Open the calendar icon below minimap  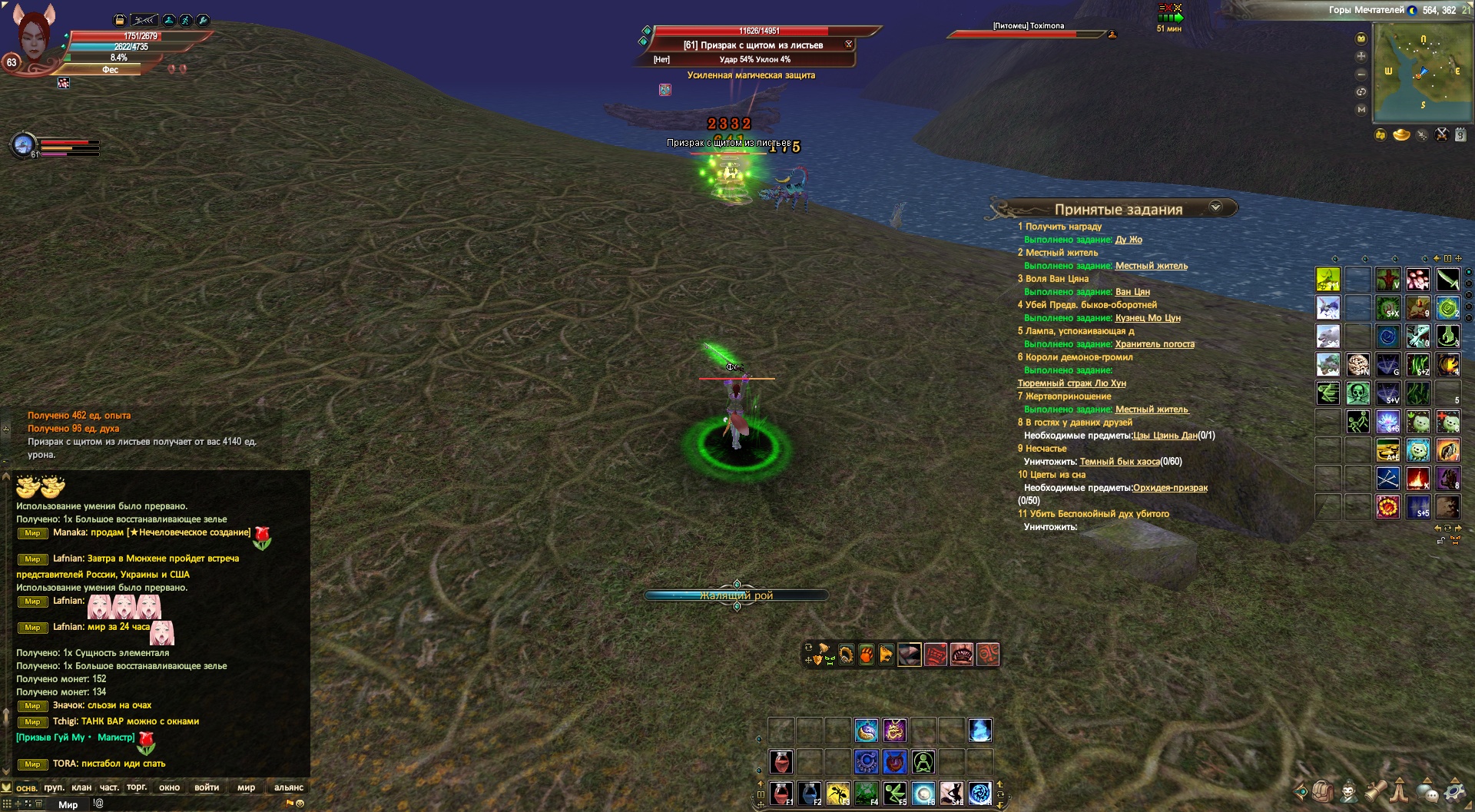tap(1460, 135)
